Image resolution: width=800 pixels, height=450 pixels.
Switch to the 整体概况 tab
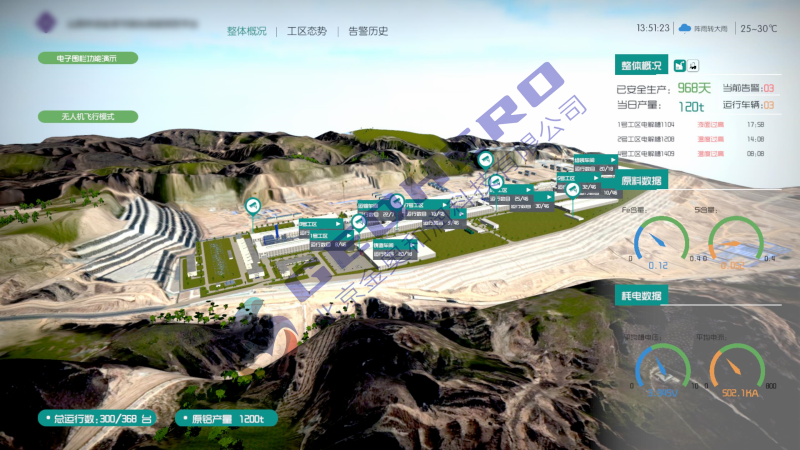246,31
